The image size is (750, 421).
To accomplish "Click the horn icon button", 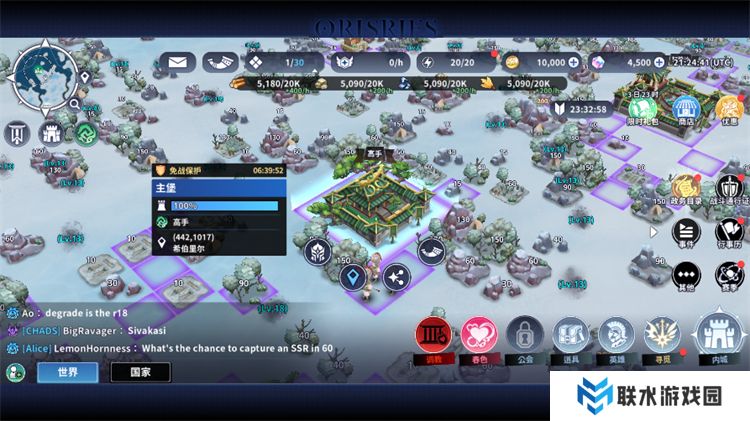I will [x=432, y=250].
